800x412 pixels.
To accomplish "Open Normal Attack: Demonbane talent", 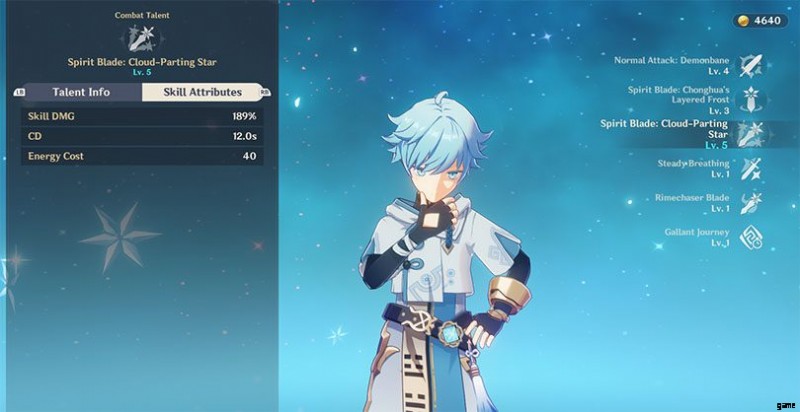I will click(750, 65).
